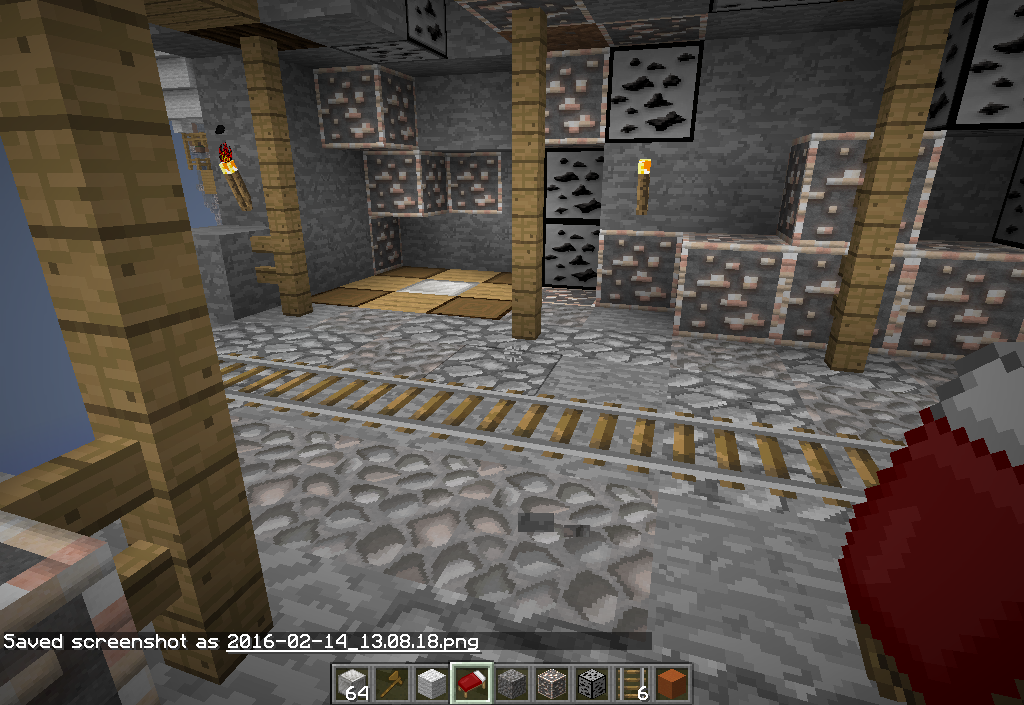This screenshot has width=1024, height=705.
Task: Pick the orange block hotbar slot
Action: click(x=670, y=683)
